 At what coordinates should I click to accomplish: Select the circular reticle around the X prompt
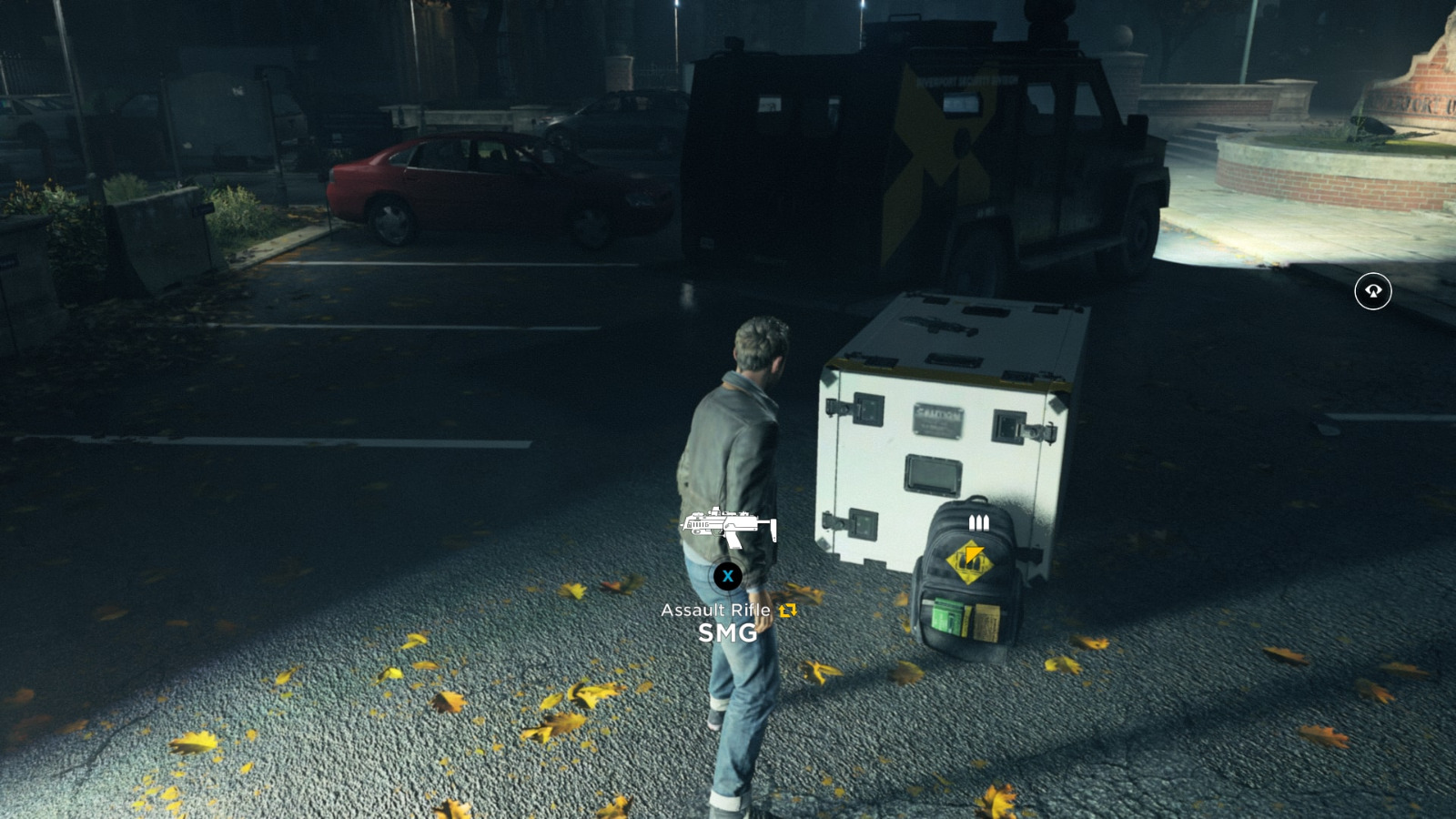727,575
